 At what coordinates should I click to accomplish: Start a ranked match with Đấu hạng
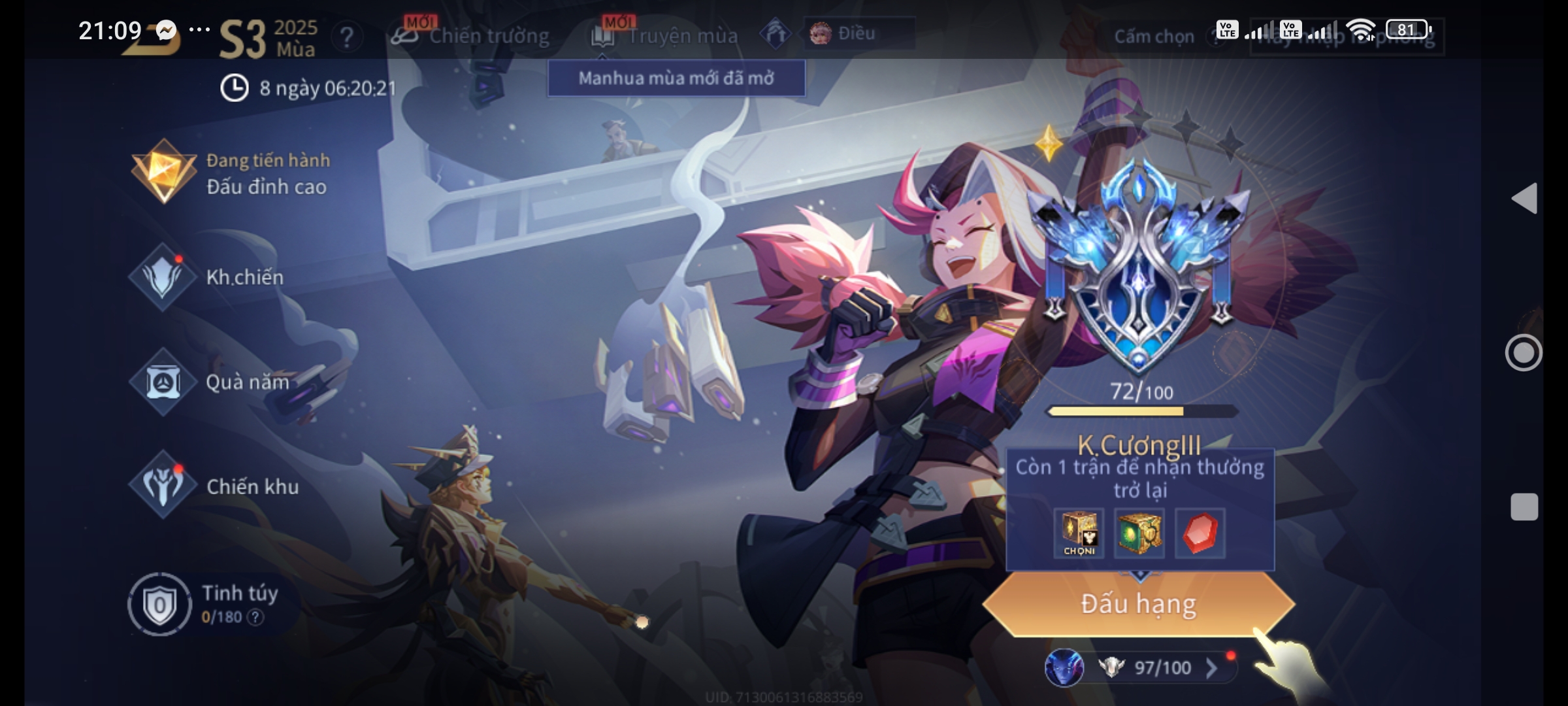1138,604
